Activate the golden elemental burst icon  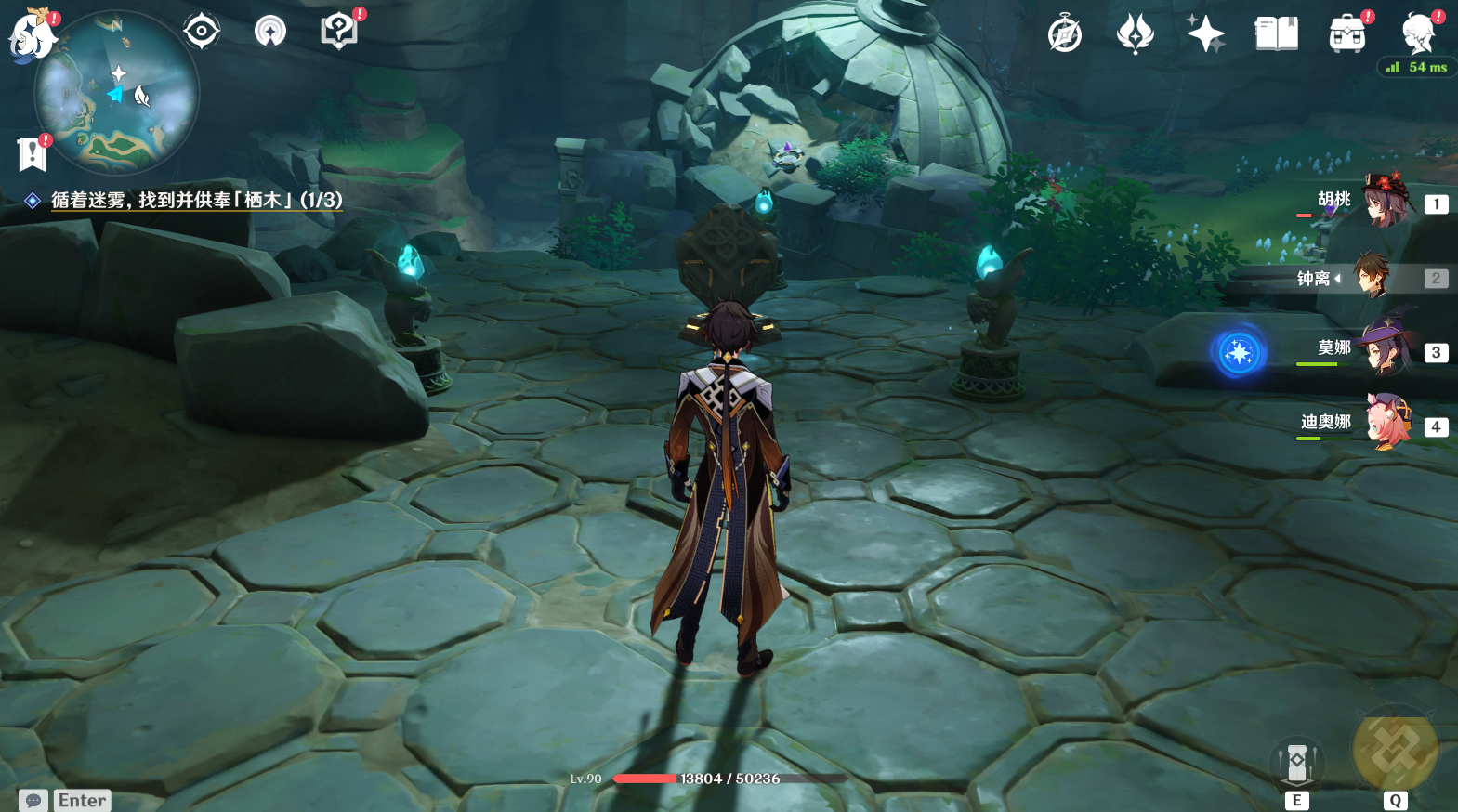coord(1395,751)
